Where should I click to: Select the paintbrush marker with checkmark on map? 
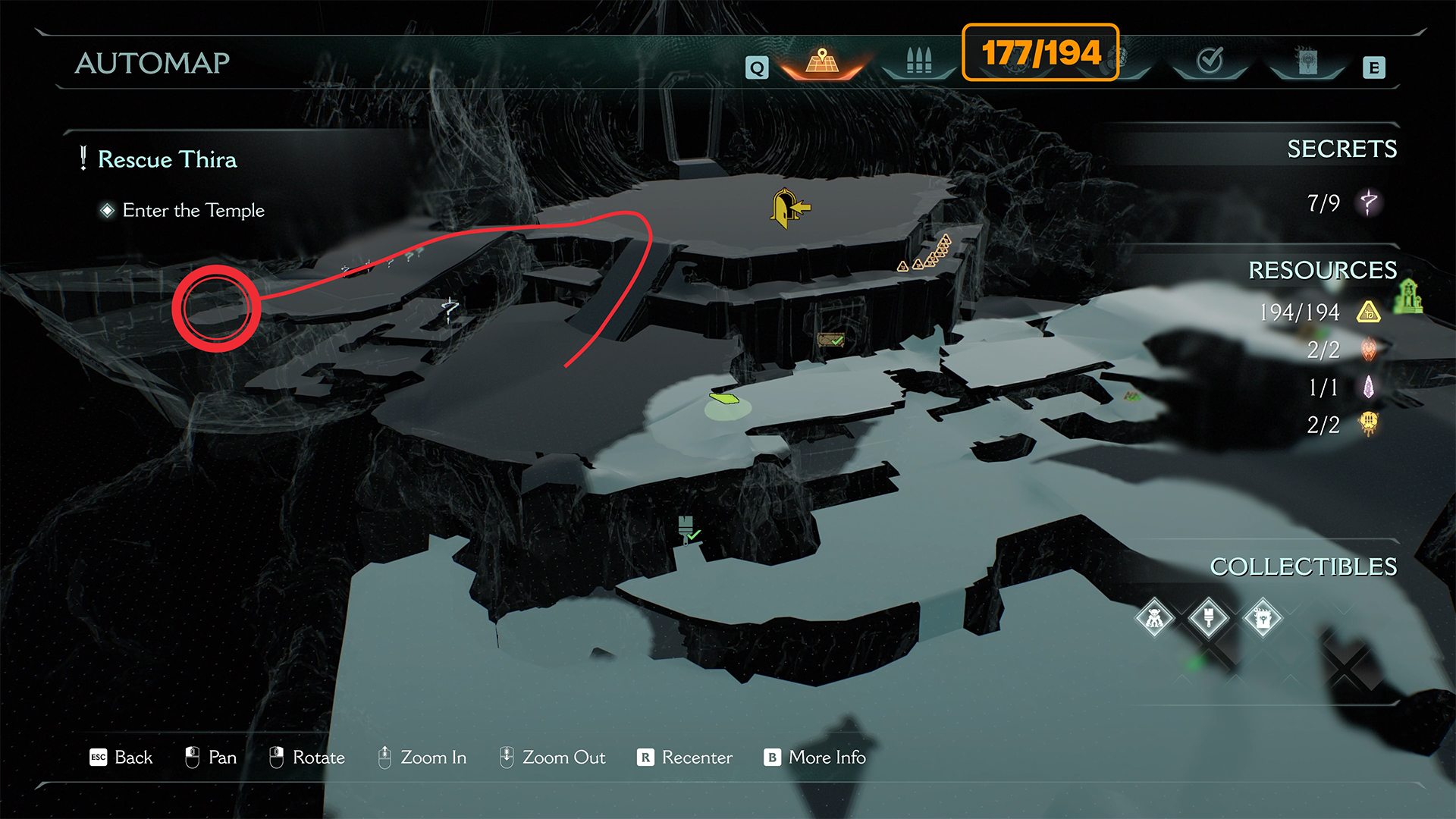coord(688,530)
